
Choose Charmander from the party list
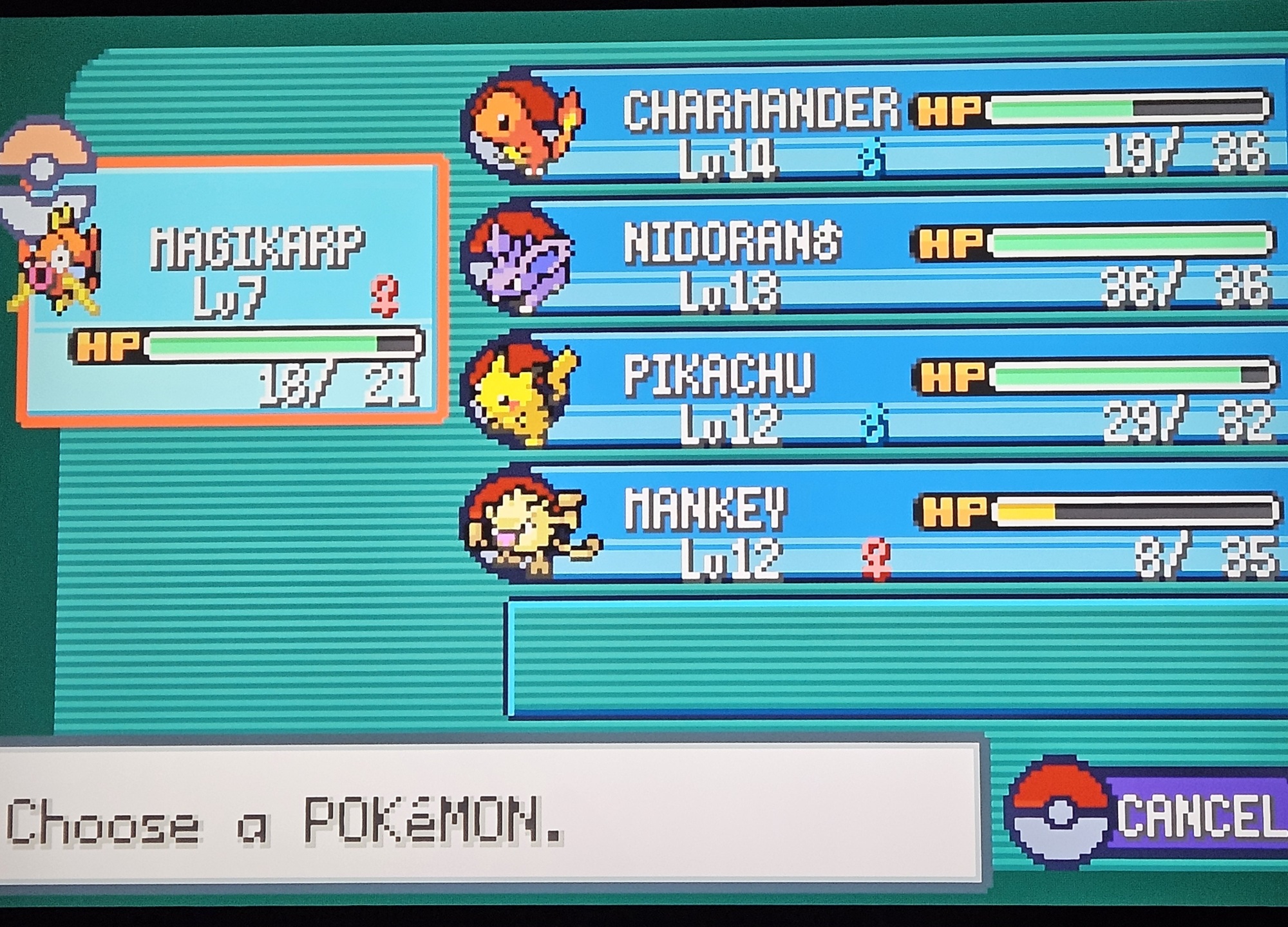click(876, 129)
